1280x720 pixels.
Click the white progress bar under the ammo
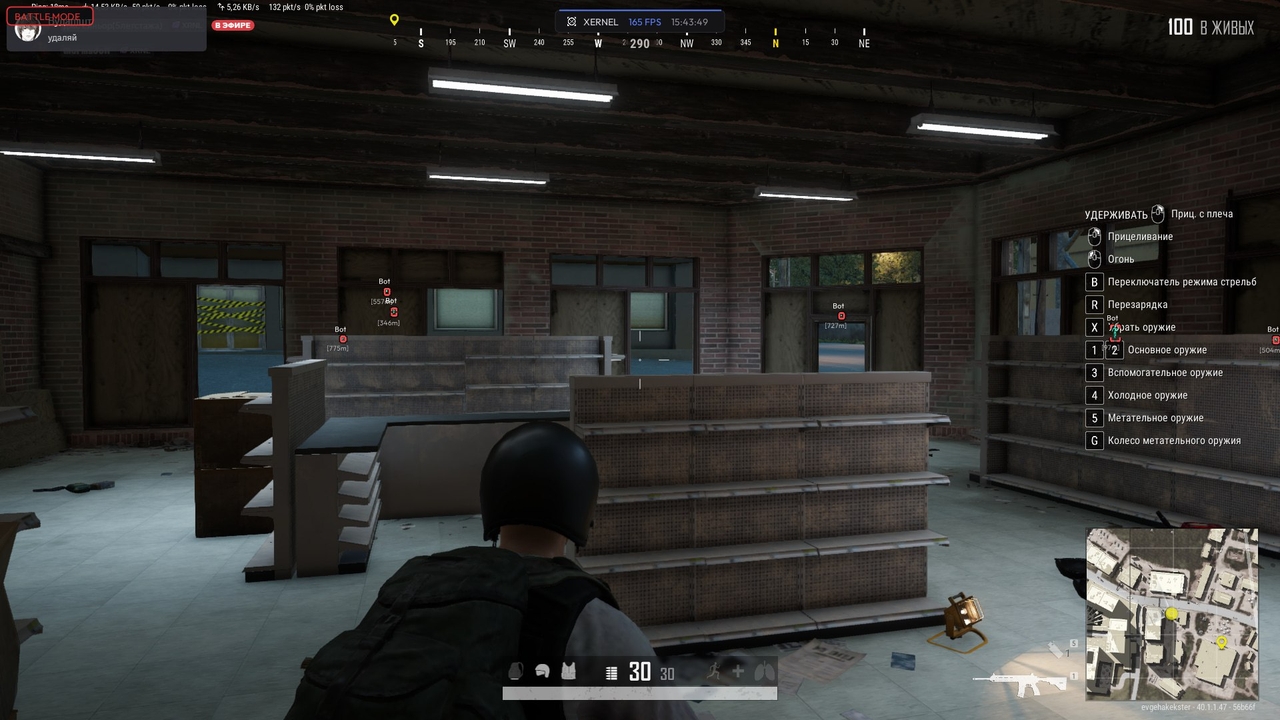[639, 691]
